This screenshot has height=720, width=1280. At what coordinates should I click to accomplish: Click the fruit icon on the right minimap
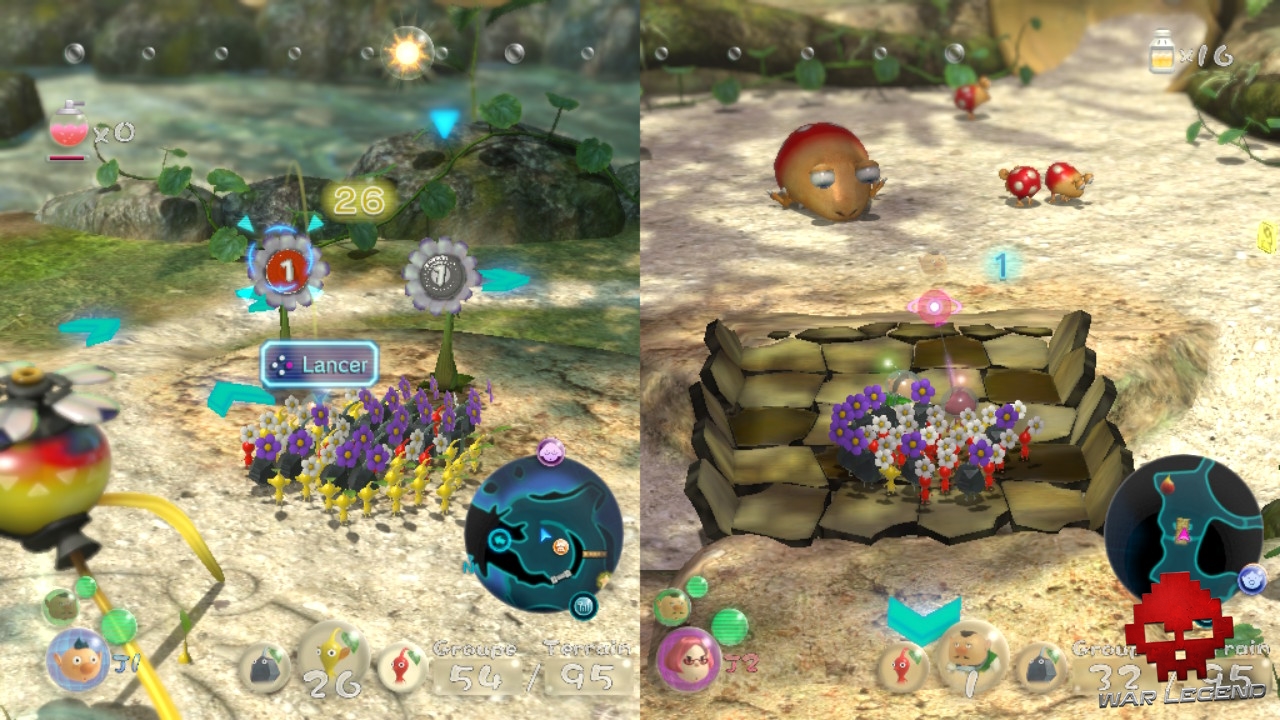(1167, 485)
